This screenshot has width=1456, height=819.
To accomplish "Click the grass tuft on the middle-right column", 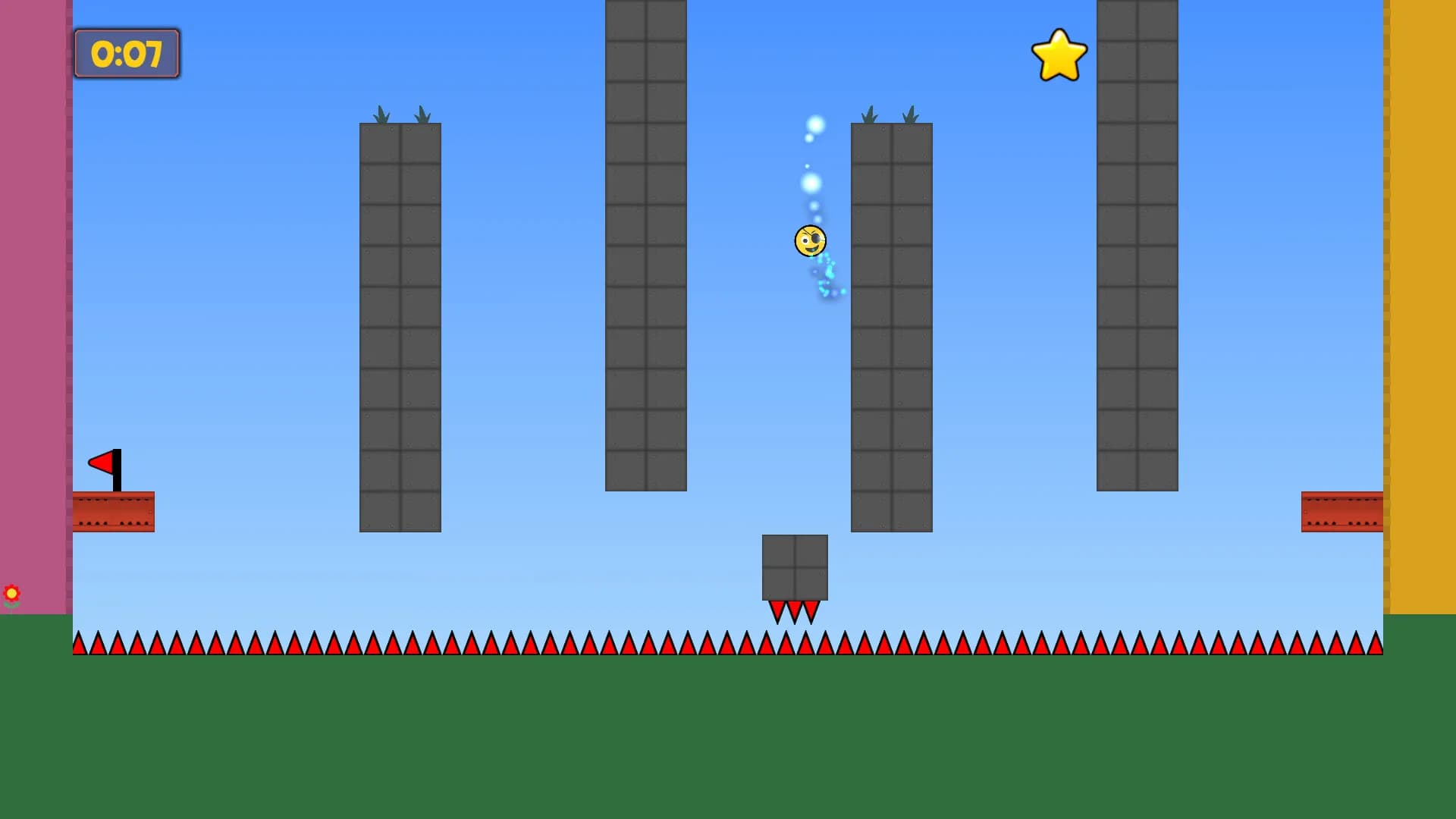I will coord(868,114).
